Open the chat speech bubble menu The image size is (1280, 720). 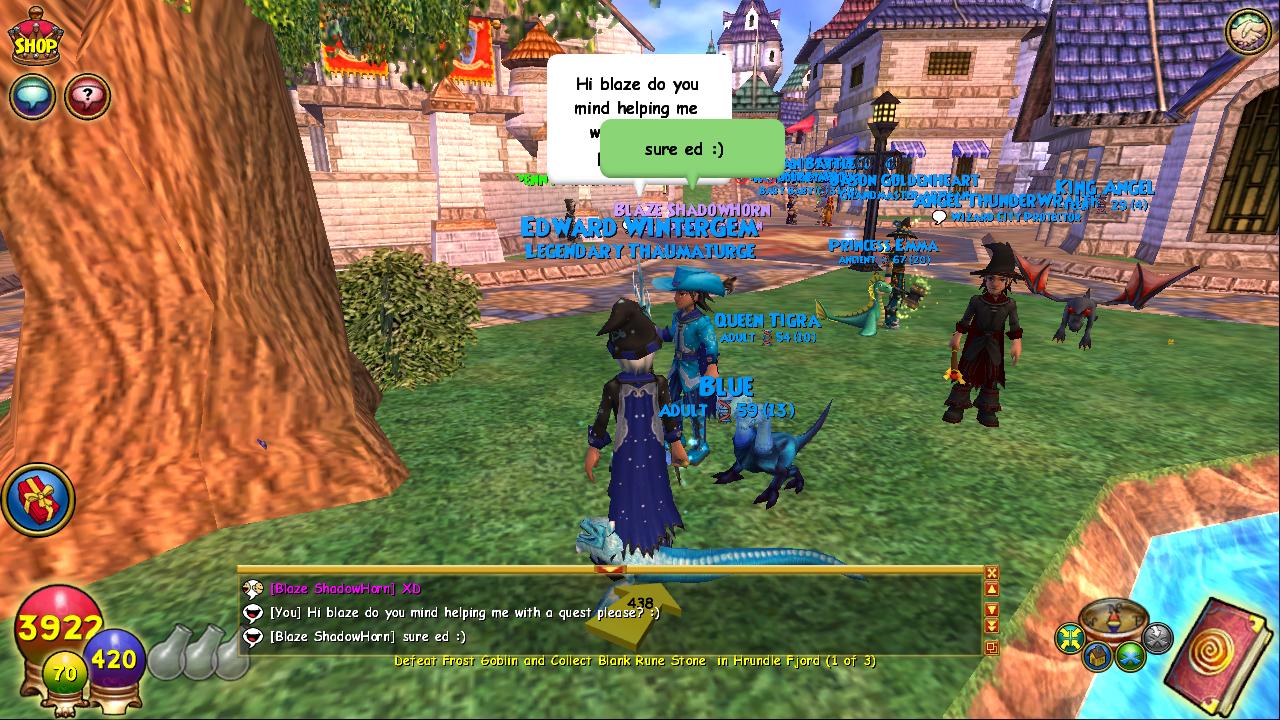32,97
